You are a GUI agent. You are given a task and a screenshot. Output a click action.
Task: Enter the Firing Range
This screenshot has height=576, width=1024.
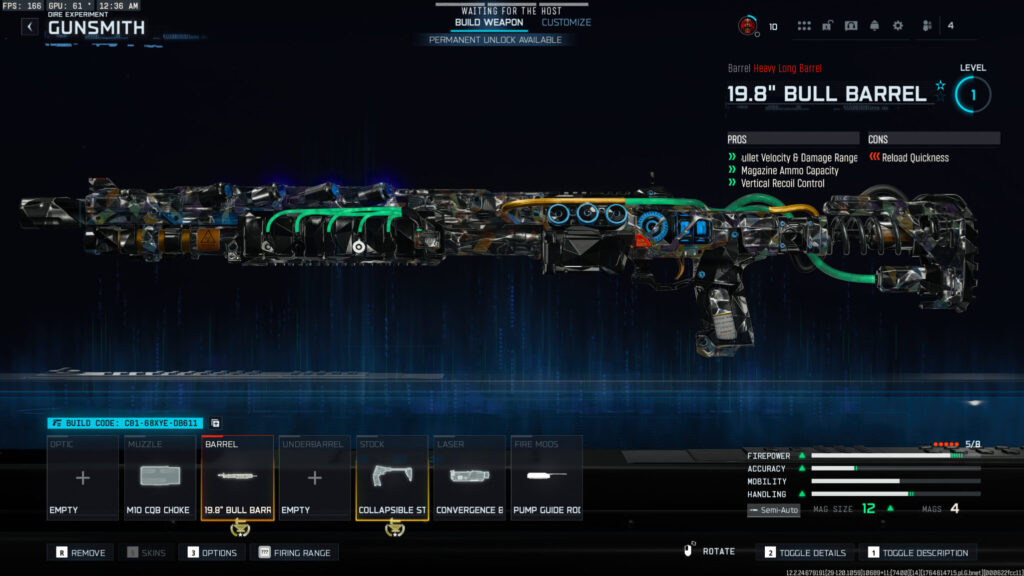[x=295, y=552]
